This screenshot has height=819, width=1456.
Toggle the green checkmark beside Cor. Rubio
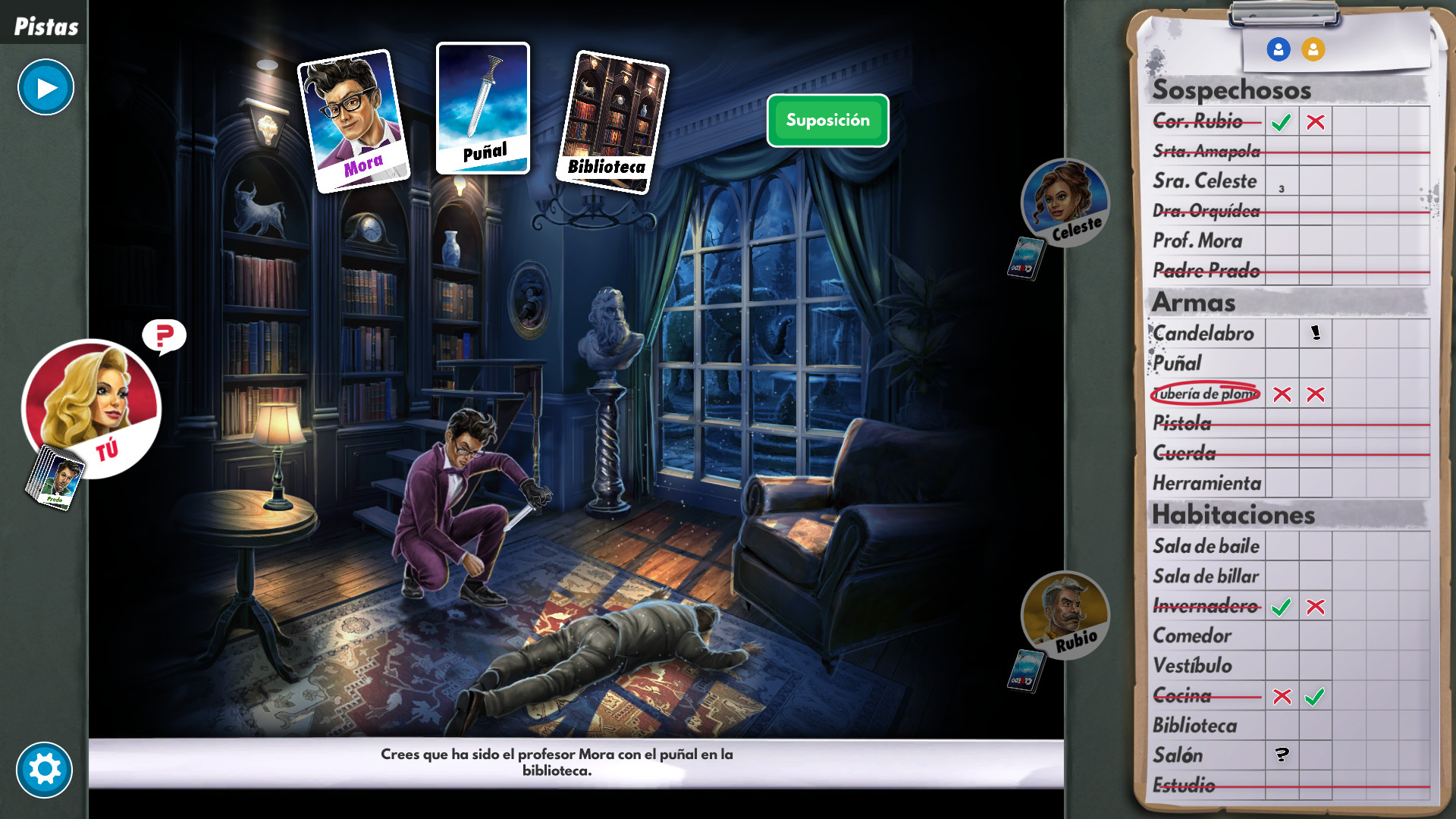[1282, 121]
